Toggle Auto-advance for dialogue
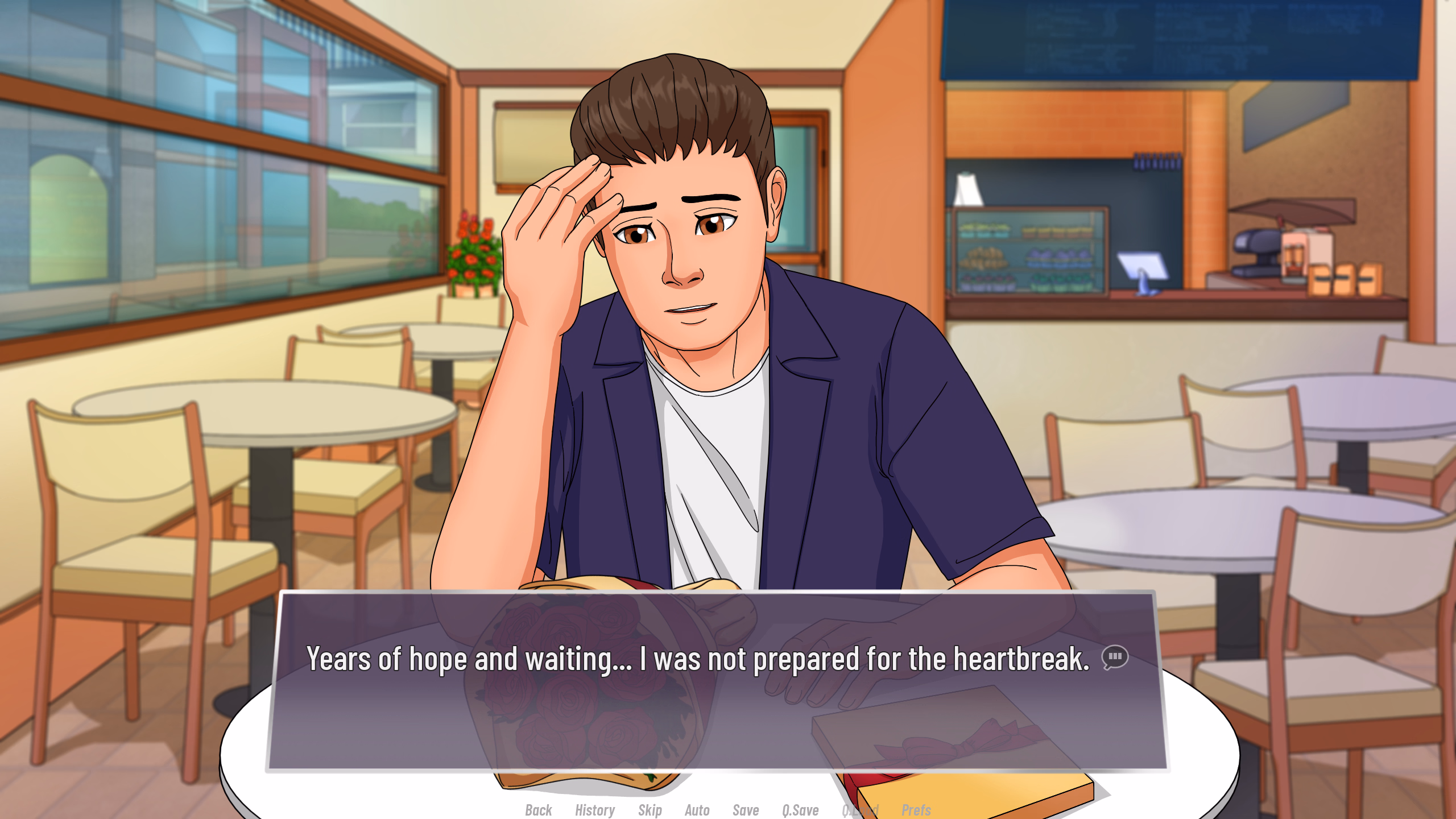 (697, 809)
